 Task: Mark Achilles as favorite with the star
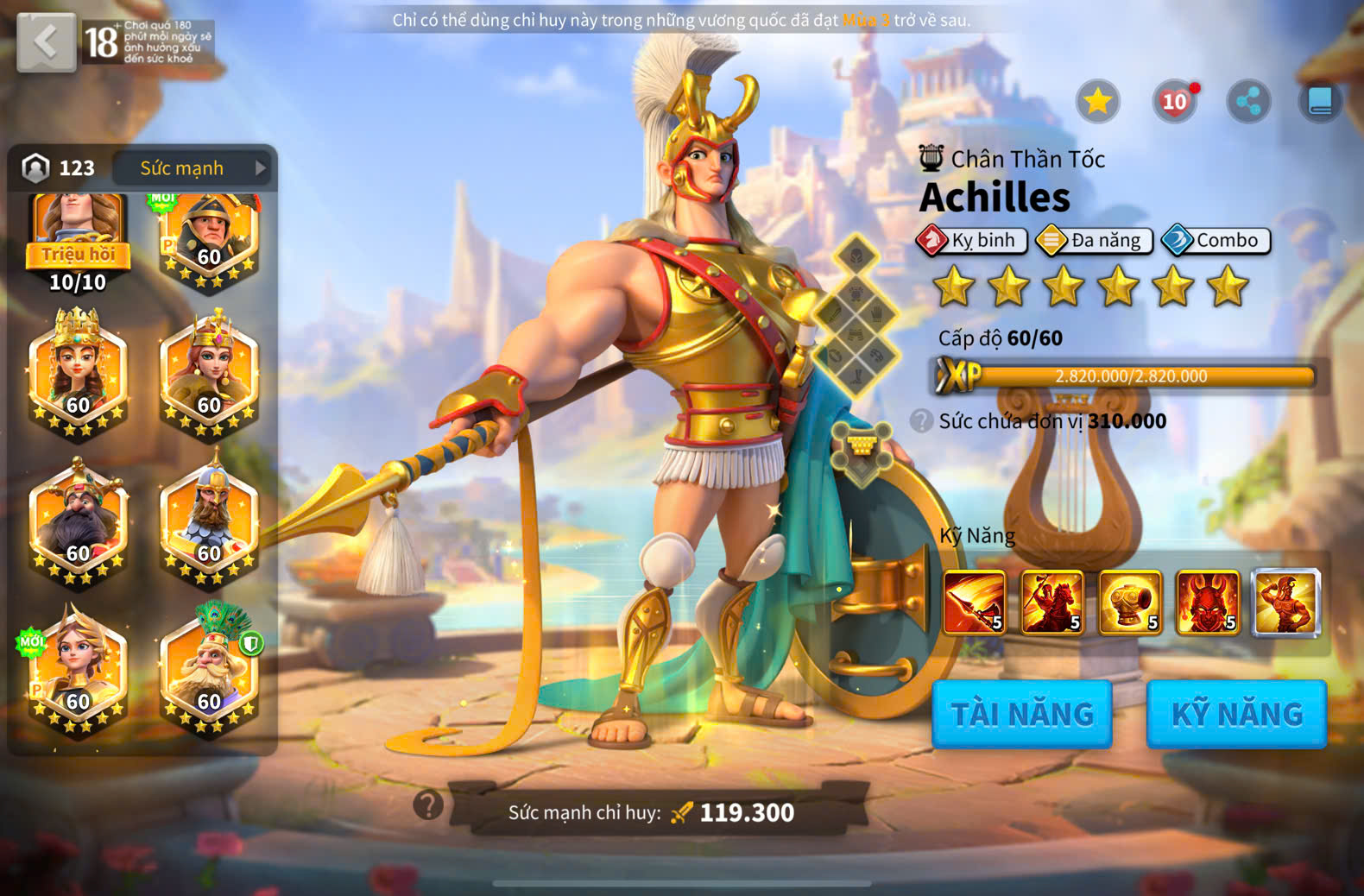(x=1097, y=102)
